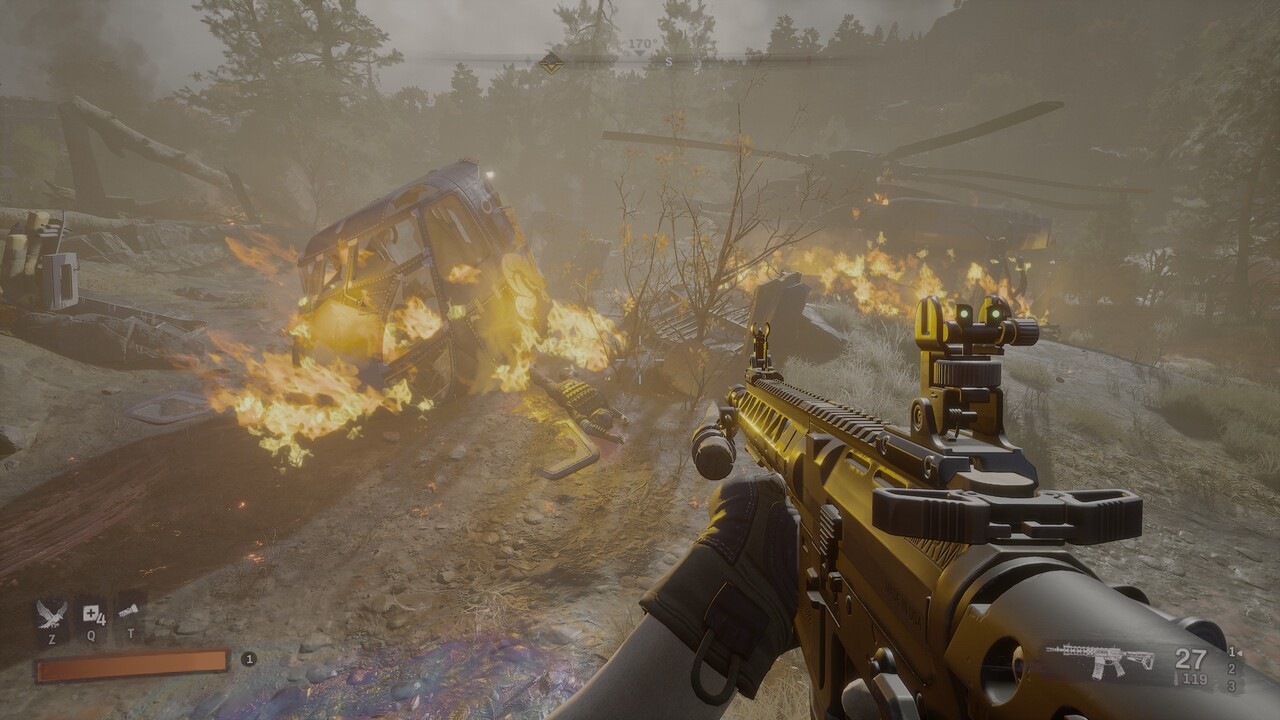Image resolution: width=1280 pixels, height=720 pixels.
Task: Select the assault rifle weapon icon
Action: tap(1100, 659)
